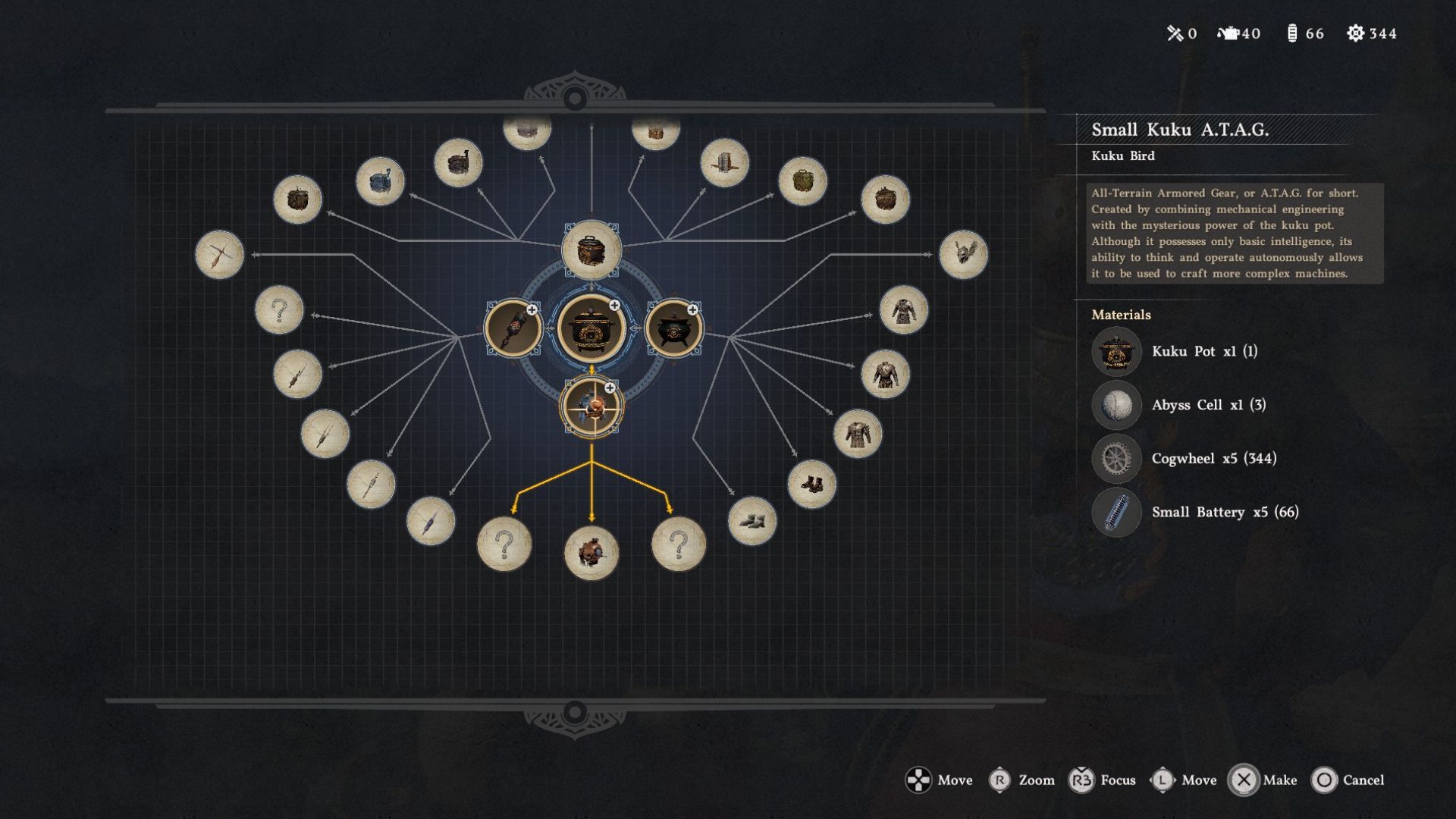Choose the winged helmet node
The height and width of the screenshot is (819, 1456).
[x=963, y=255]
